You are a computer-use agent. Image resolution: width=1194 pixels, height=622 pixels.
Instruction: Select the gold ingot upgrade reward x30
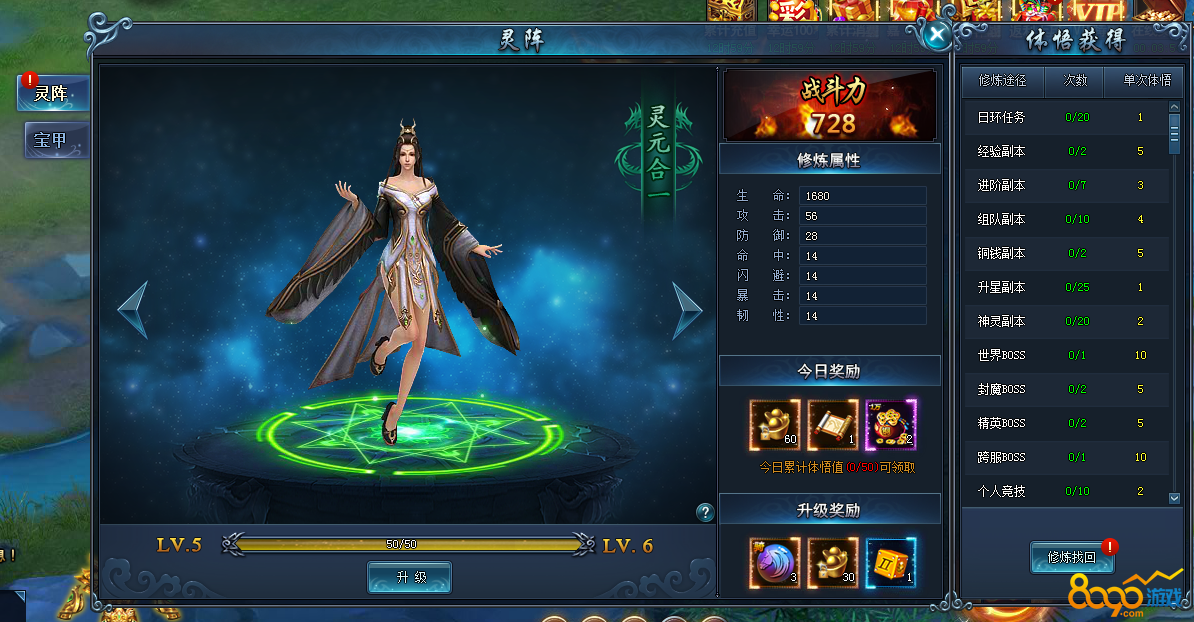pos(833,563)
